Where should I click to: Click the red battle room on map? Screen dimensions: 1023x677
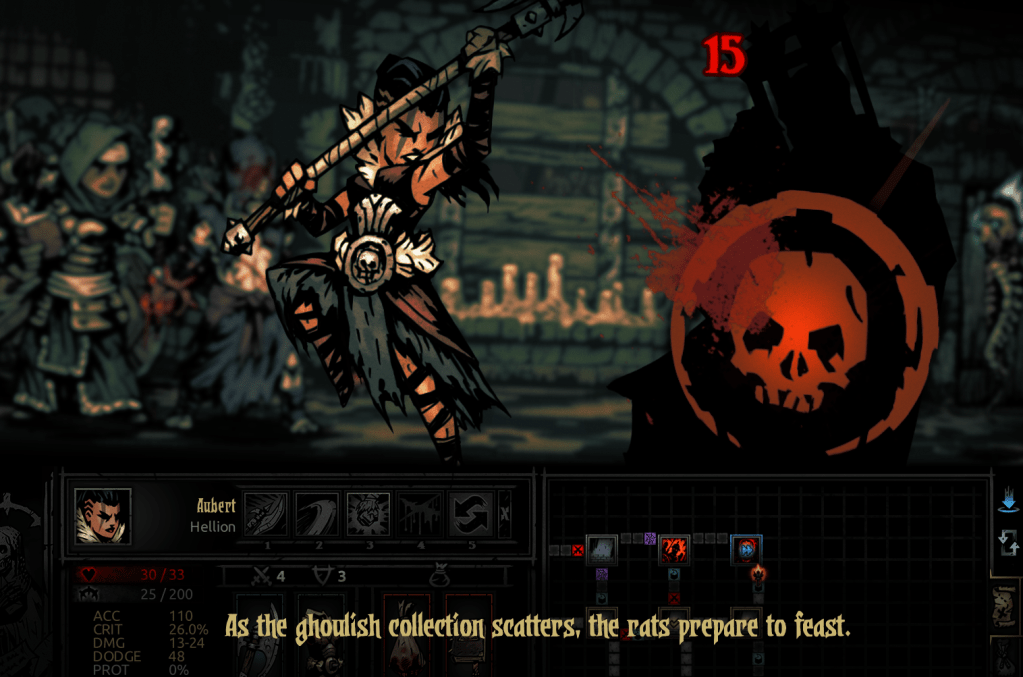(x=673, y=549)
